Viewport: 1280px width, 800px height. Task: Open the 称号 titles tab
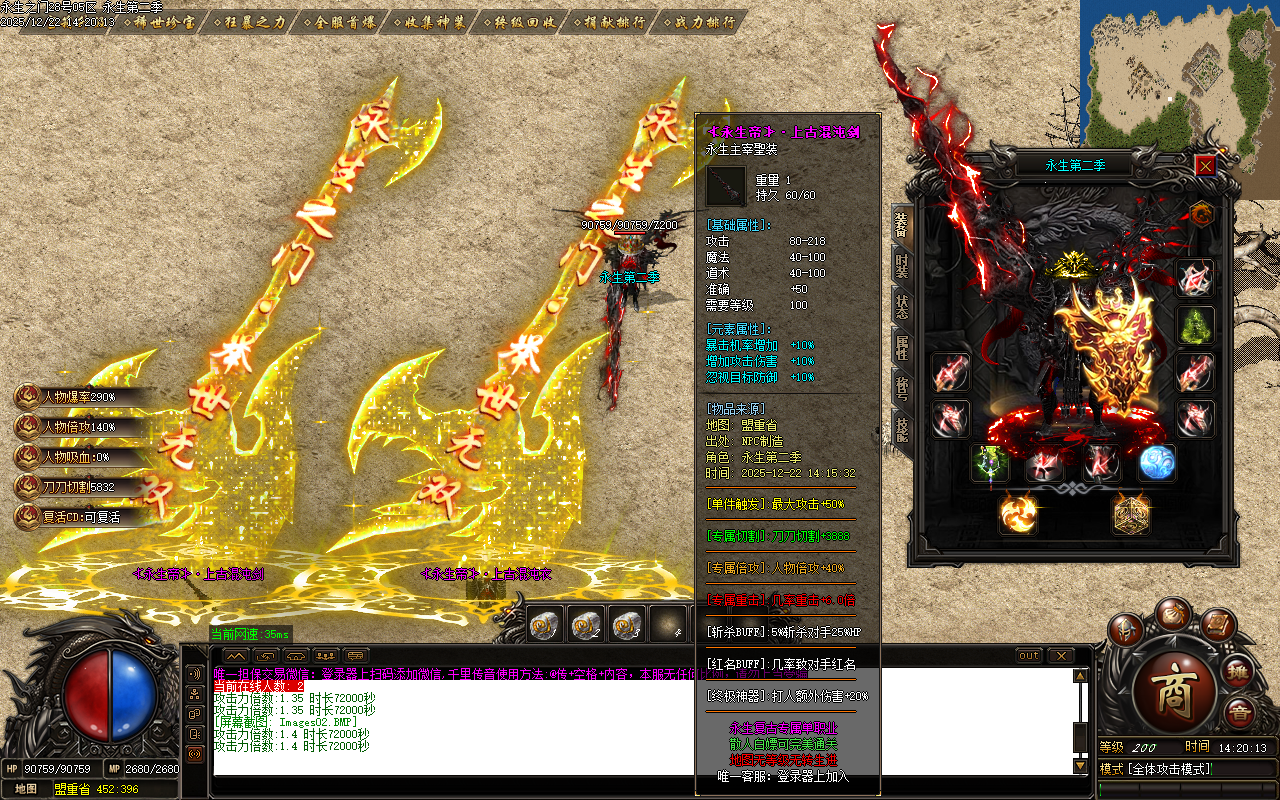click(901, 390)
